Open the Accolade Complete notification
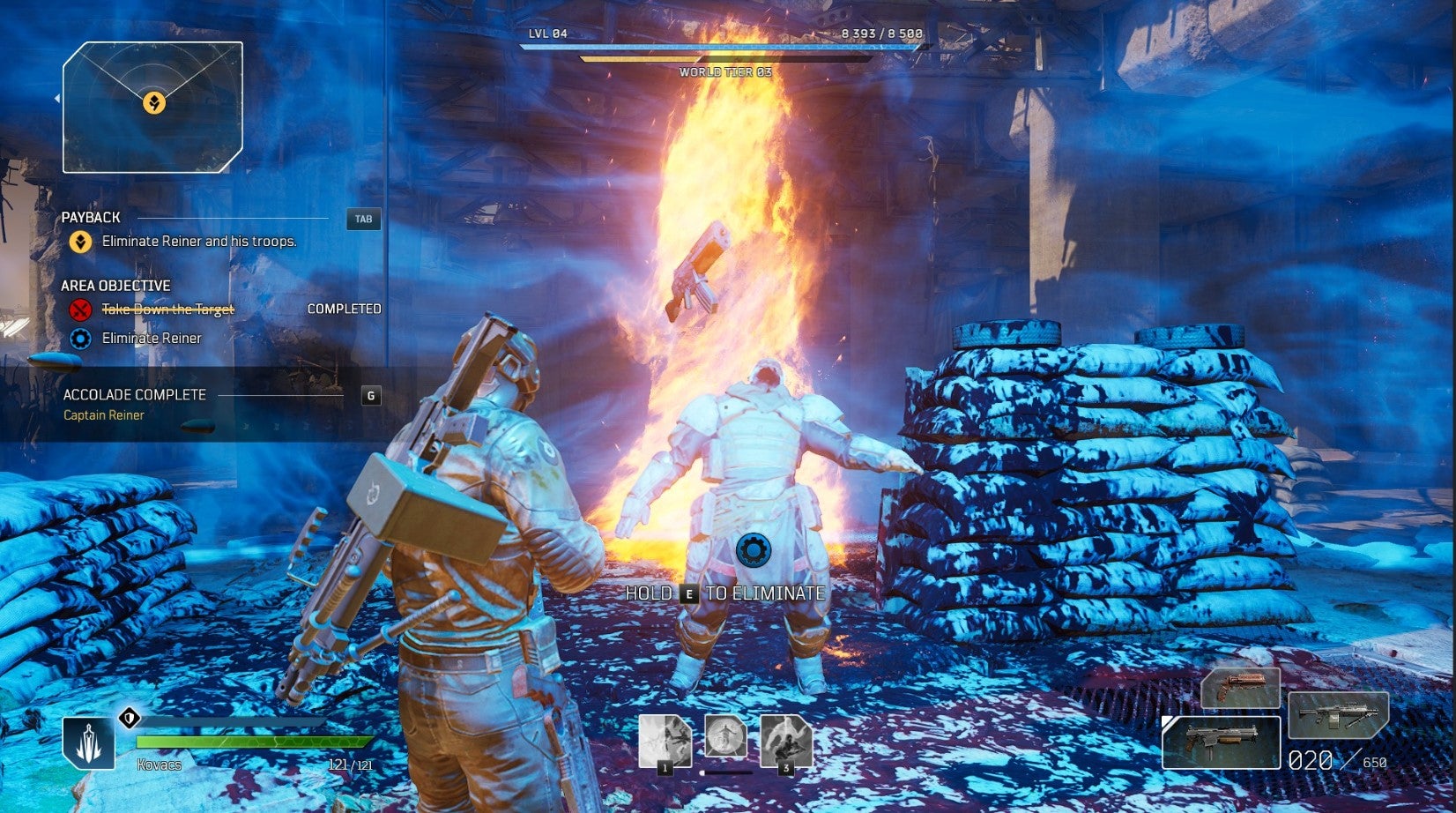This screenshot has width=1456, height=813. [135, 395]
